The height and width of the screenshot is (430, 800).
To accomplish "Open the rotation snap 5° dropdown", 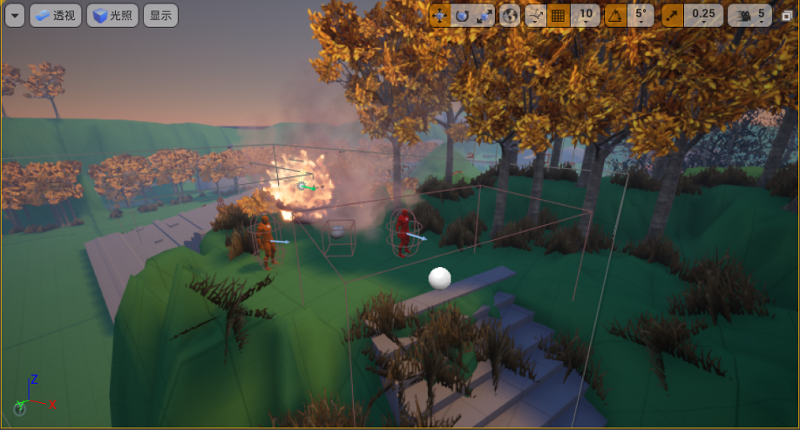I will [642, 15].
